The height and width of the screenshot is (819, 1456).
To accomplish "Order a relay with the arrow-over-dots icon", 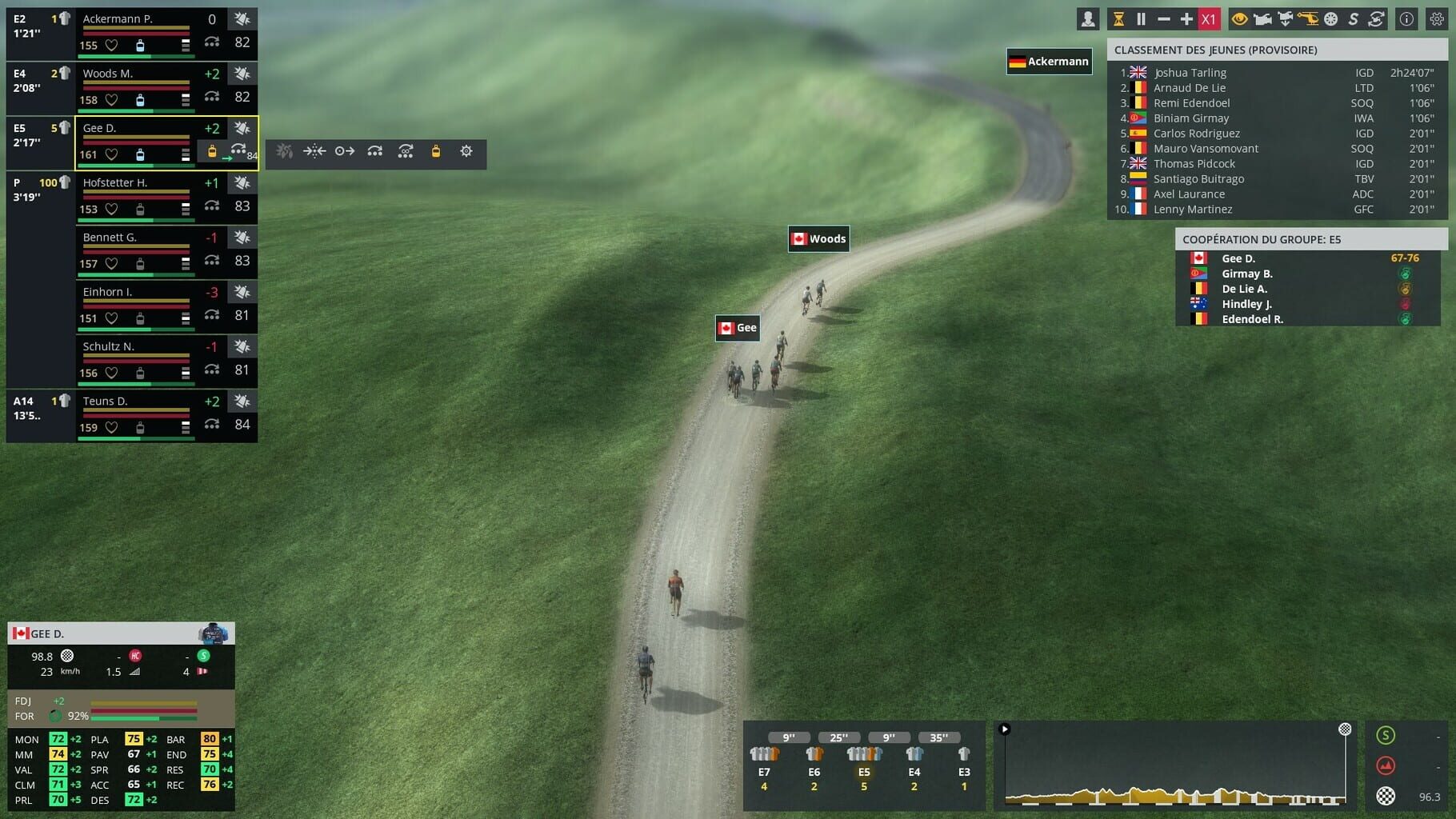I will click(x=374, y=152).
